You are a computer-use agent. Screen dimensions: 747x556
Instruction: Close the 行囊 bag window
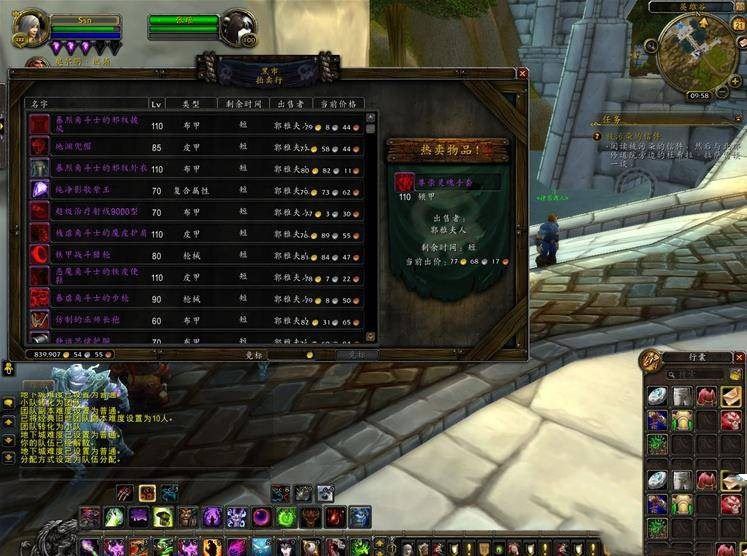click(x=738, y=357)
